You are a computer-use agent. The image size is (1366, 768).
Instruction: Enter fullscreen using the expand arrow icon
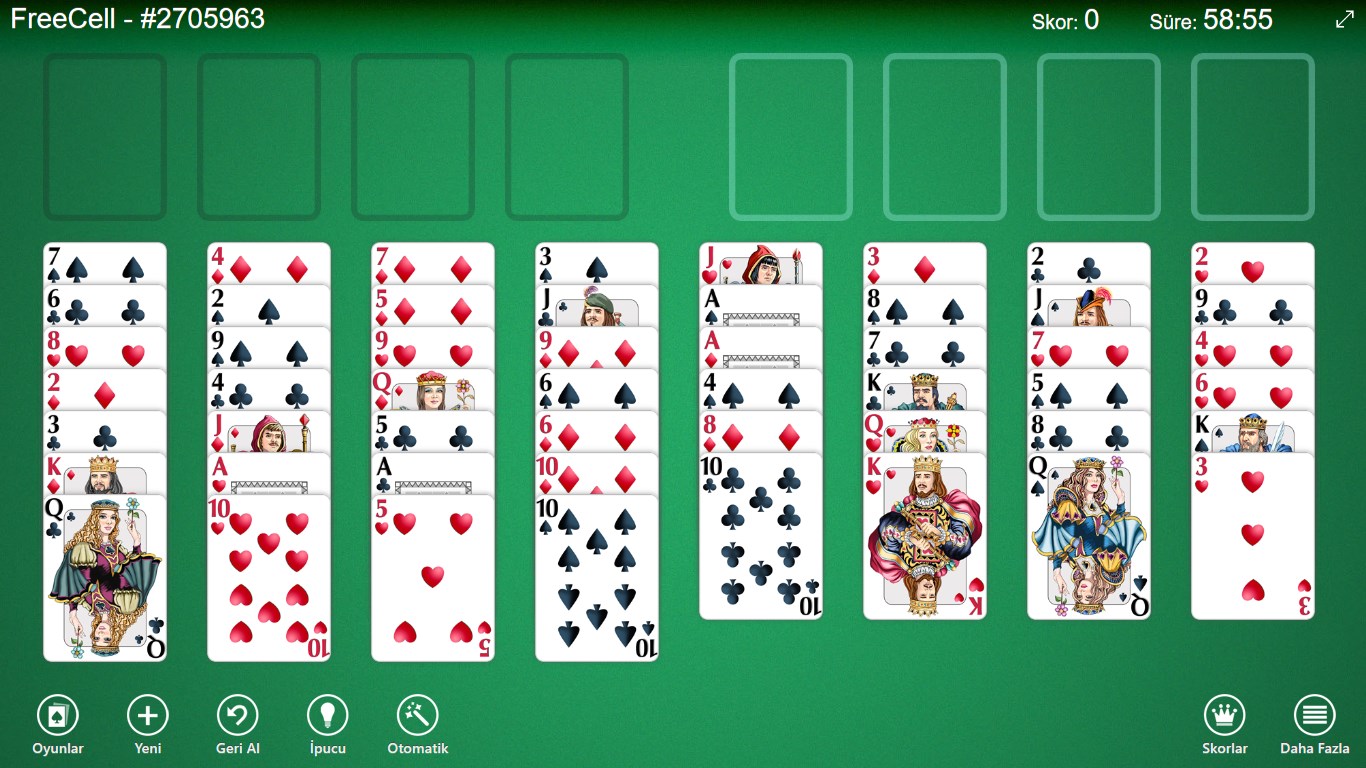(x=1344, y=17)
